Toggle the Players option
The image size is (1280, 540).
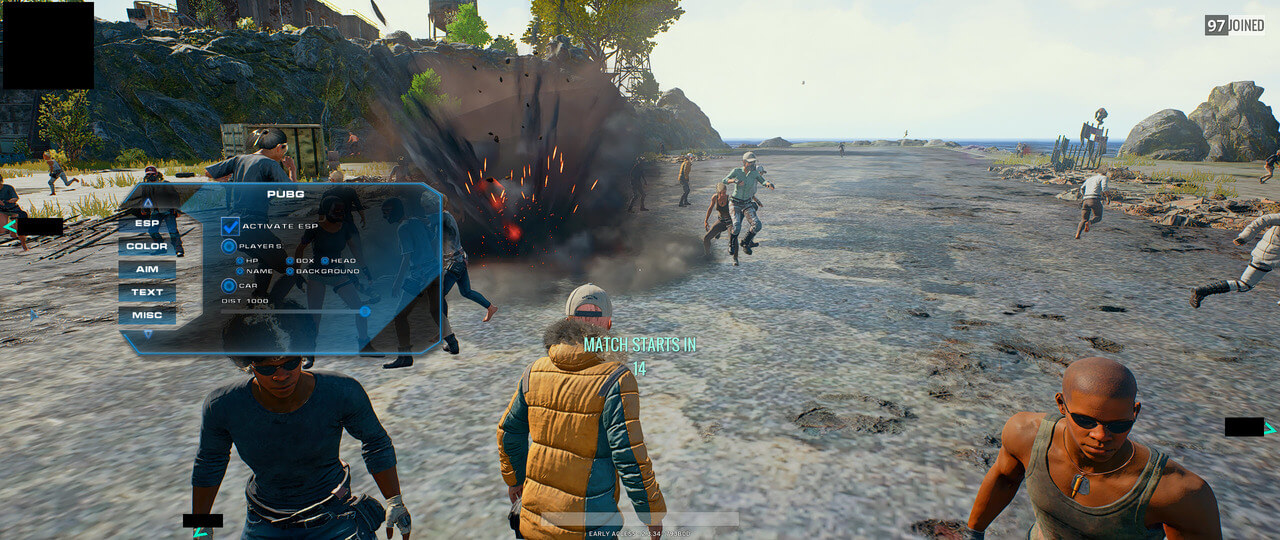click(x=229, y=246)
